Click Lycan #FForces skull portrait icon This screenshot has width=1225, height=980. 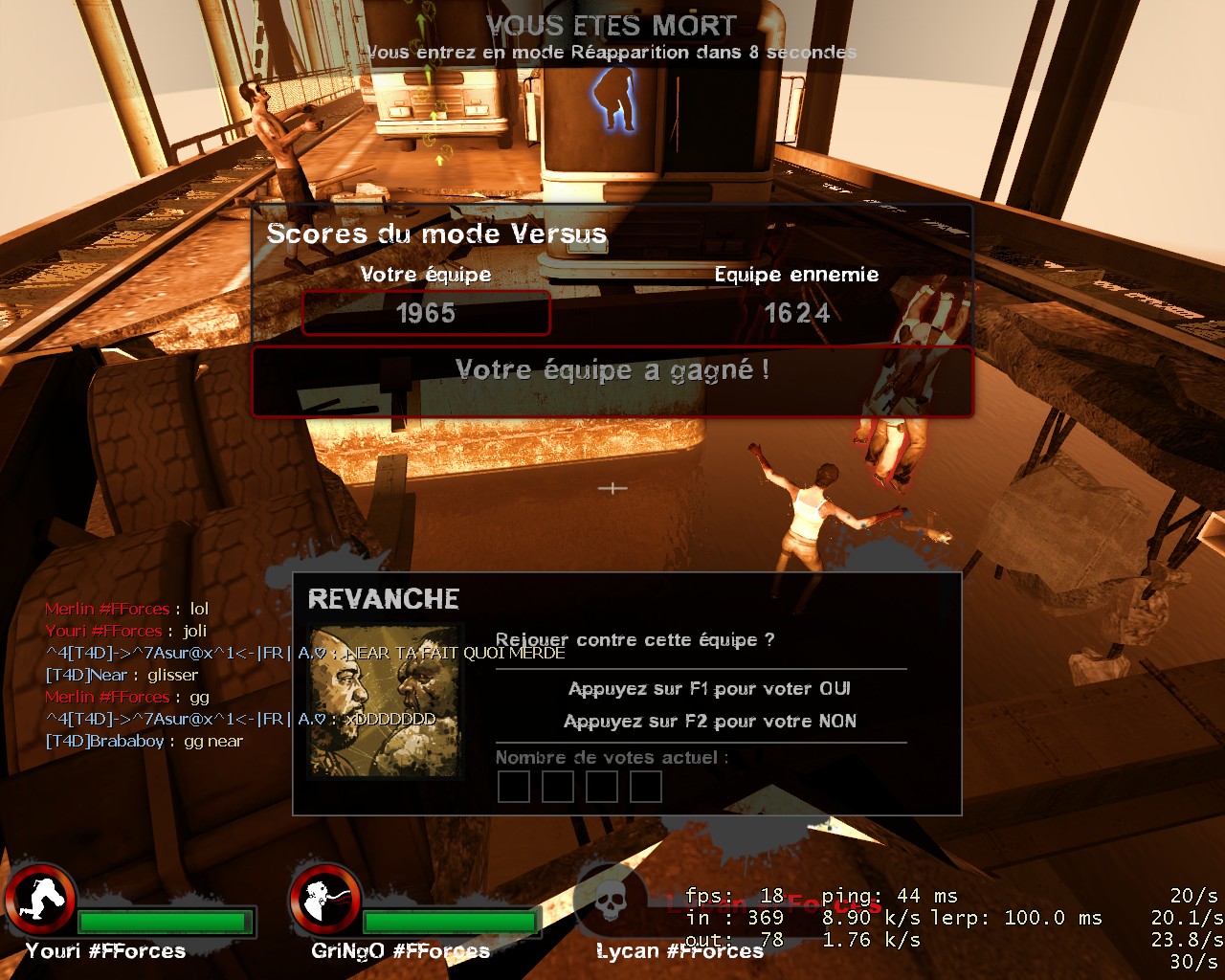(610, 902)
